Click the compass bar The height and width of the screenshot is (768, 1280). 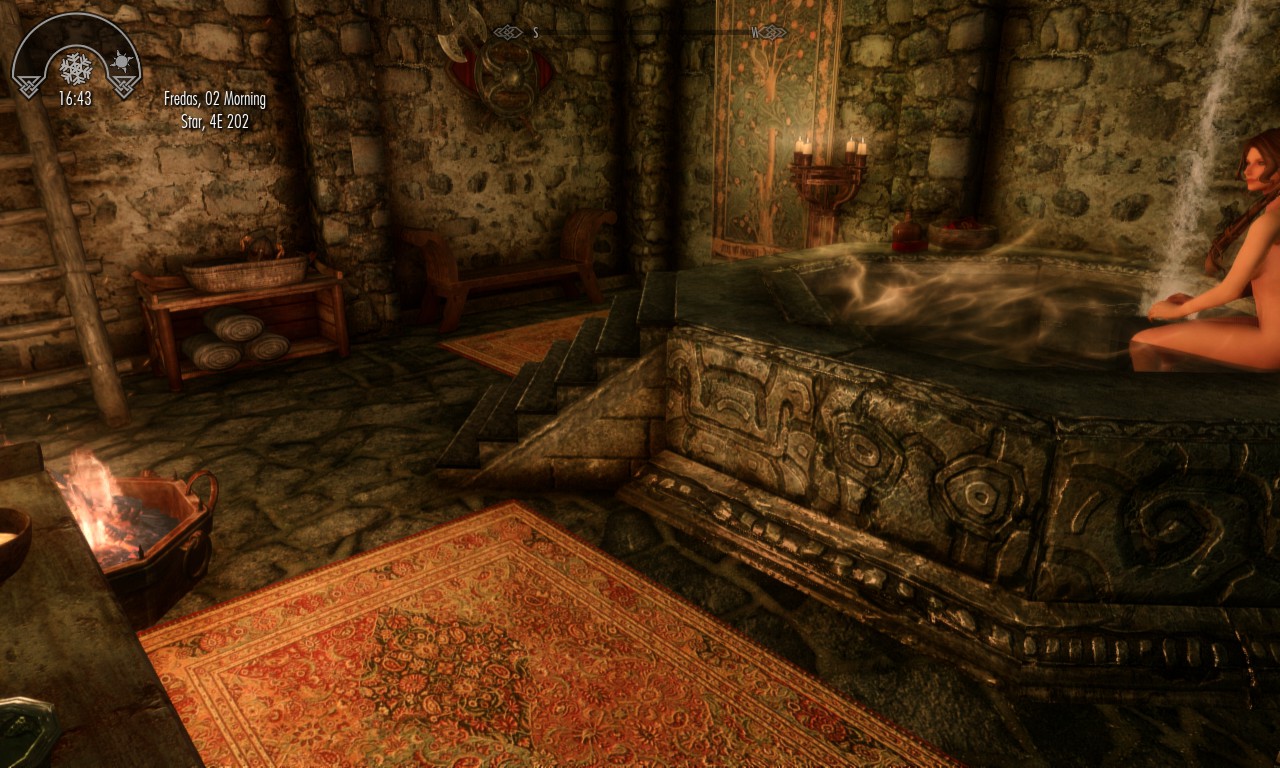(640, 33)
